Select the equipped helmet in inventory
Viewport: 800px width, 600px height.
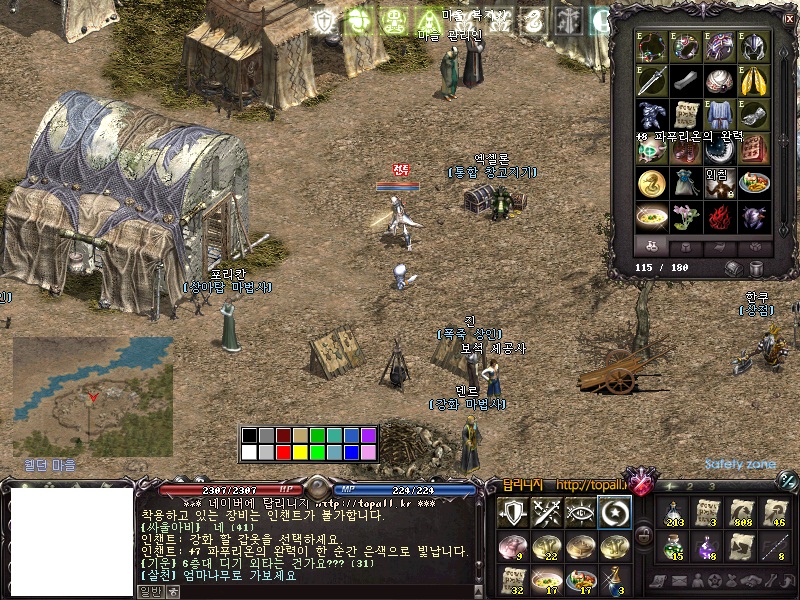[x=753, y=47]
